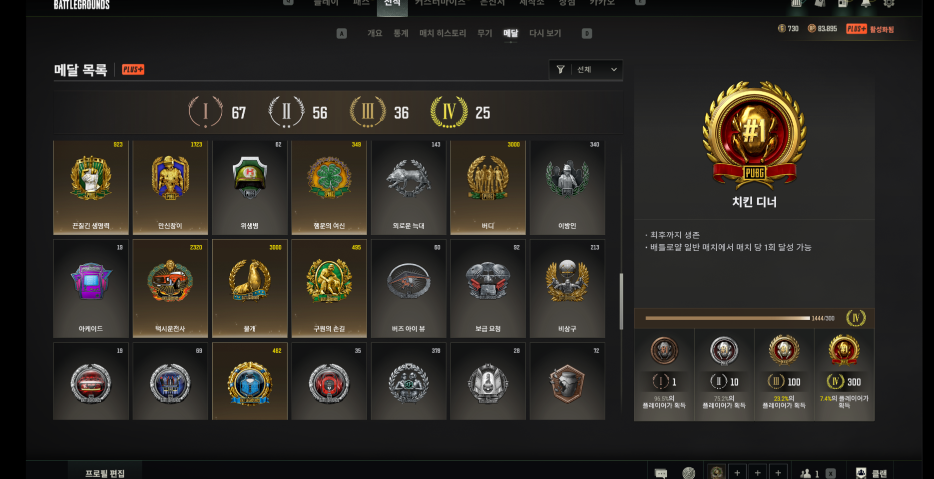934x479 pixels.
Task: Open the medal filter dropdown
Action: click(x=587, y=69)
